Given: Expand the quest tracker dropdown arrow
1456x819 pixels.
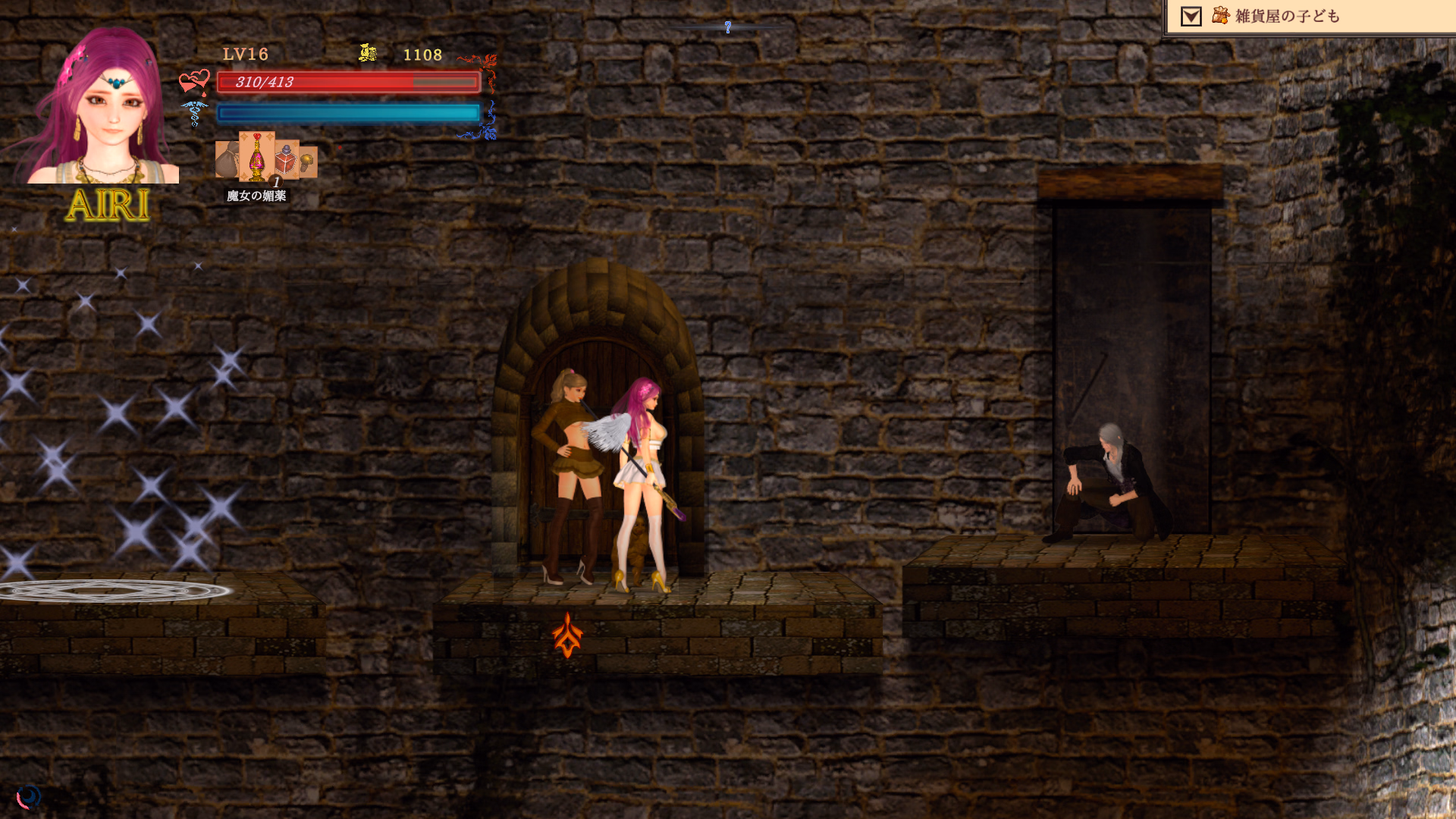Looking at the screenshot, I should coord(1191,17).
